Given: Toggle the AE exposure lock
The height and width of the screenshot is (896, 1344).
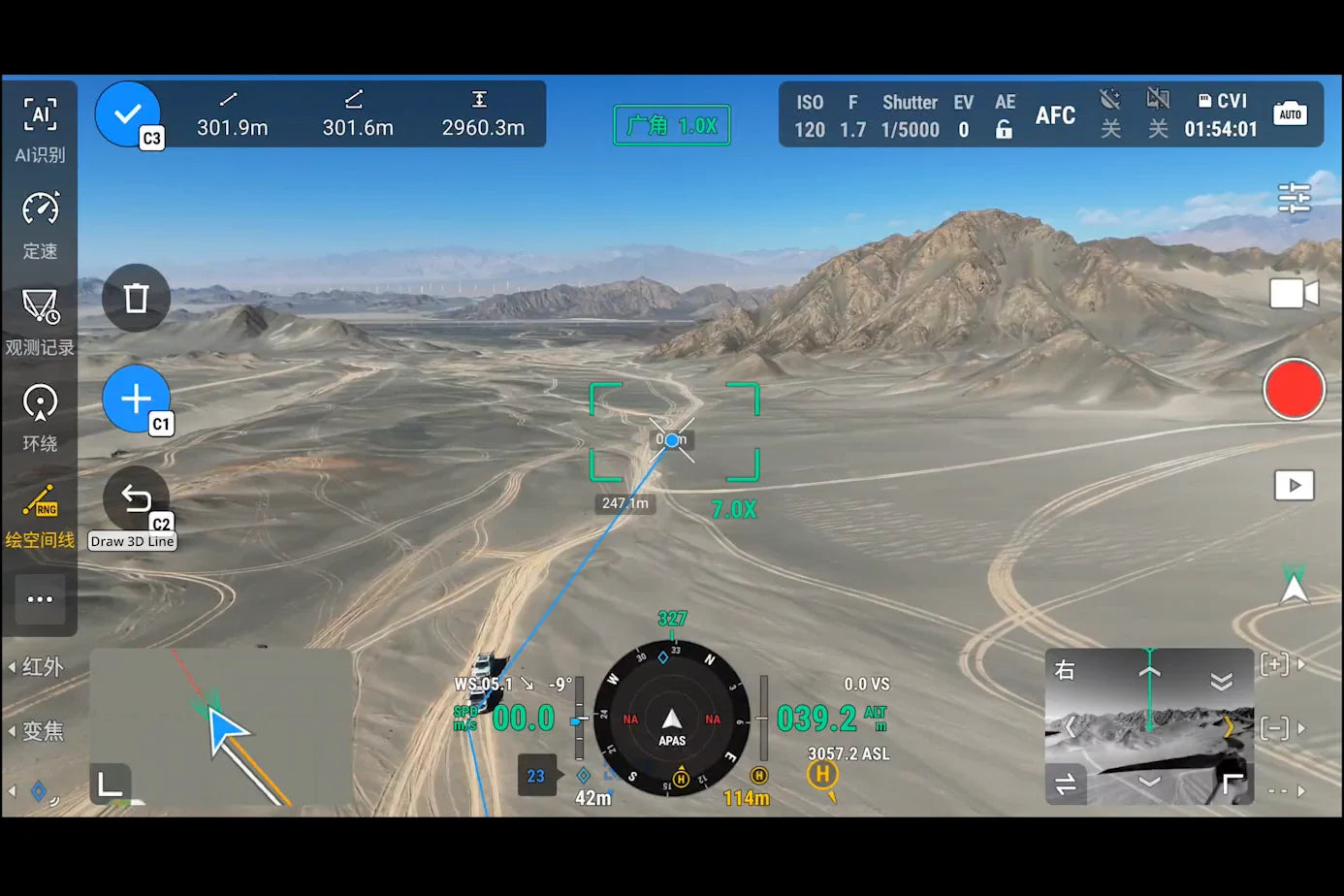Looking at the screenshot, I should (x=1005, y=114).
